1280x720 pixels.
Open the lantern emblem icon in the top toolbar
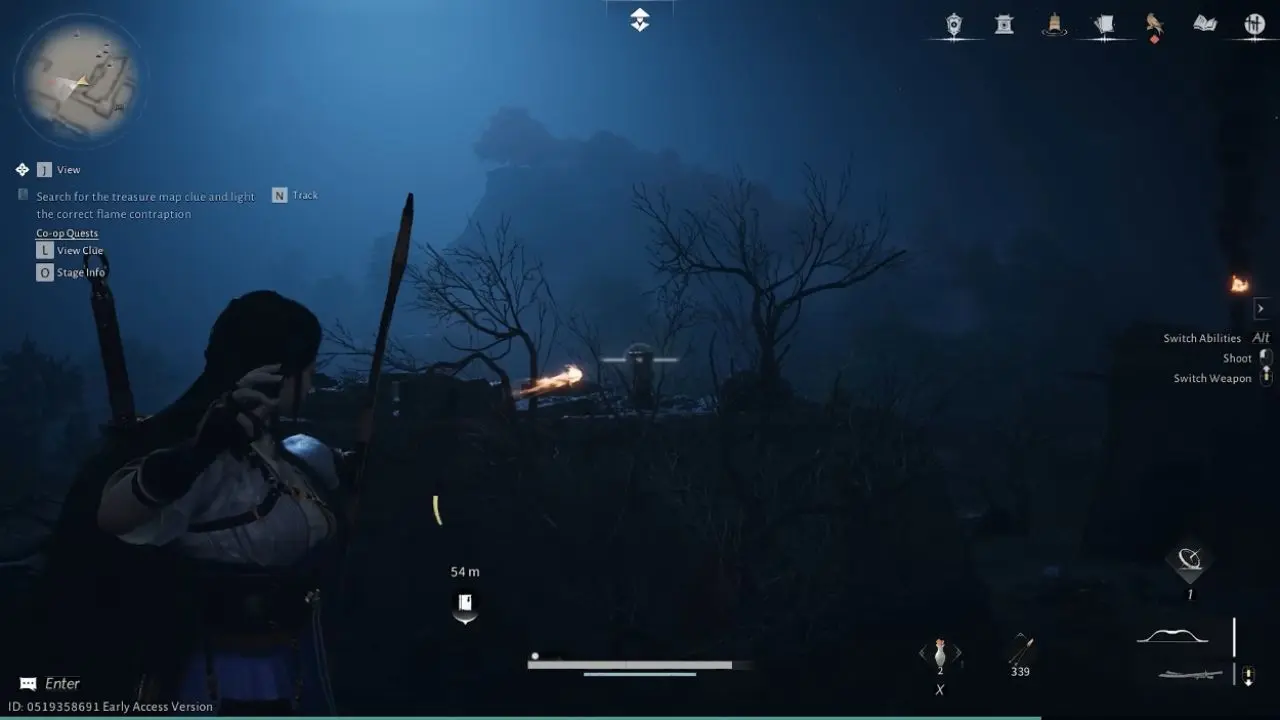(955, 24)
